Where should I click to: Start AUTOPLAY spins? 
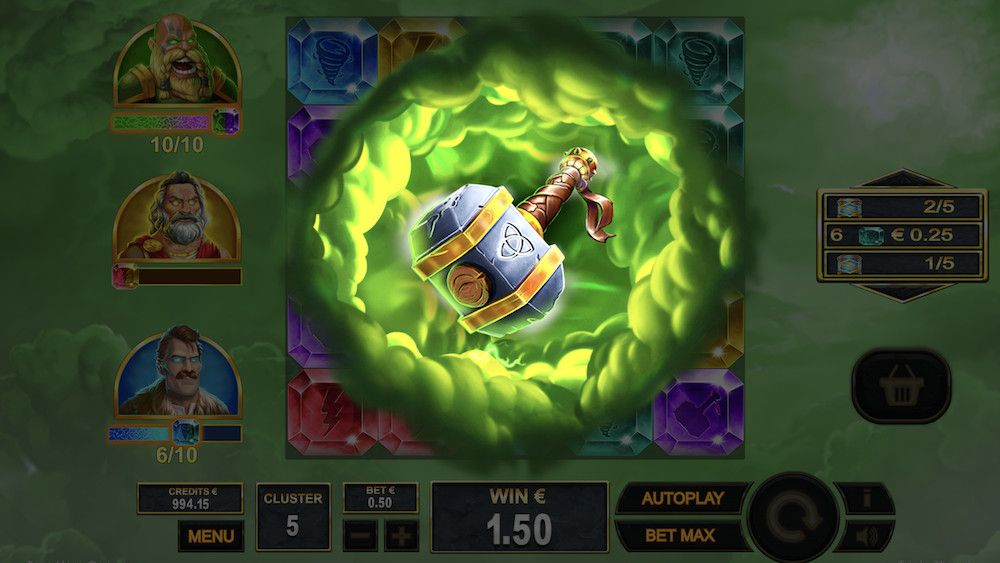point(682,498)
